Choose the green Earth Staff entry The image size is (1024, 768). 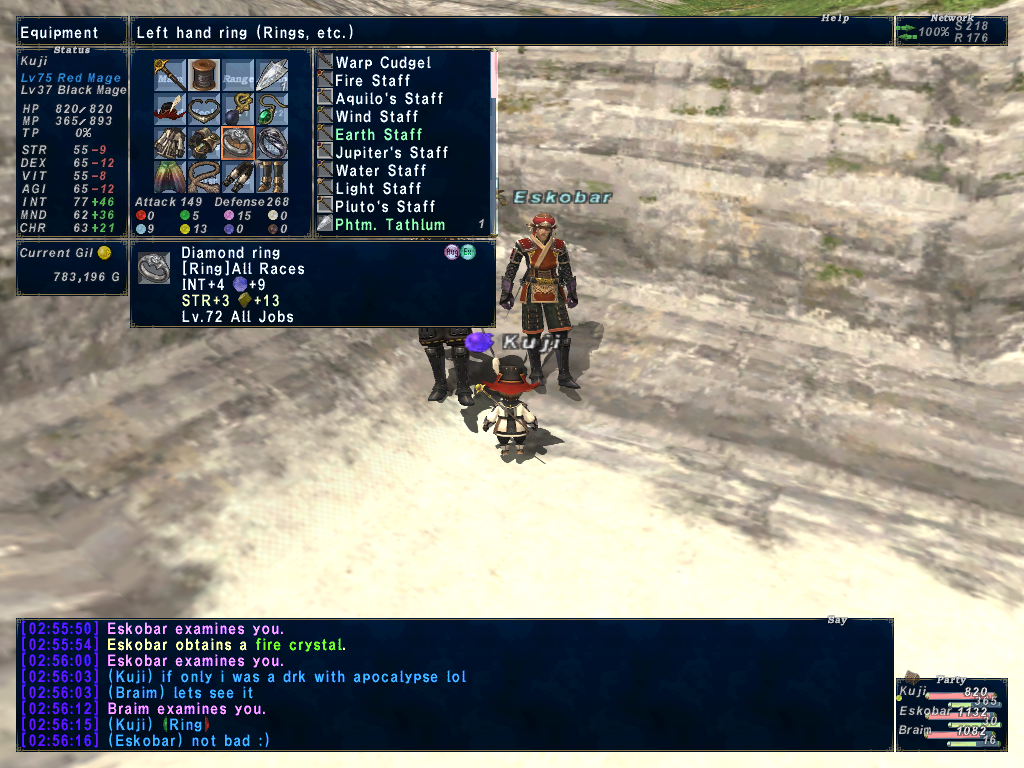point(378,135)
